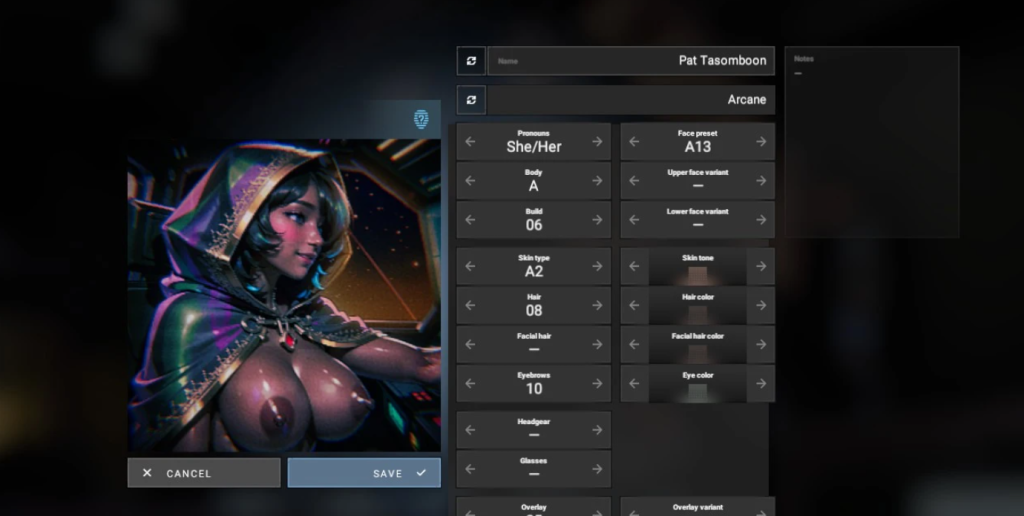The image size is (1024, 516).
Task: Change to next Skin tone
Action: click(761, 267)
